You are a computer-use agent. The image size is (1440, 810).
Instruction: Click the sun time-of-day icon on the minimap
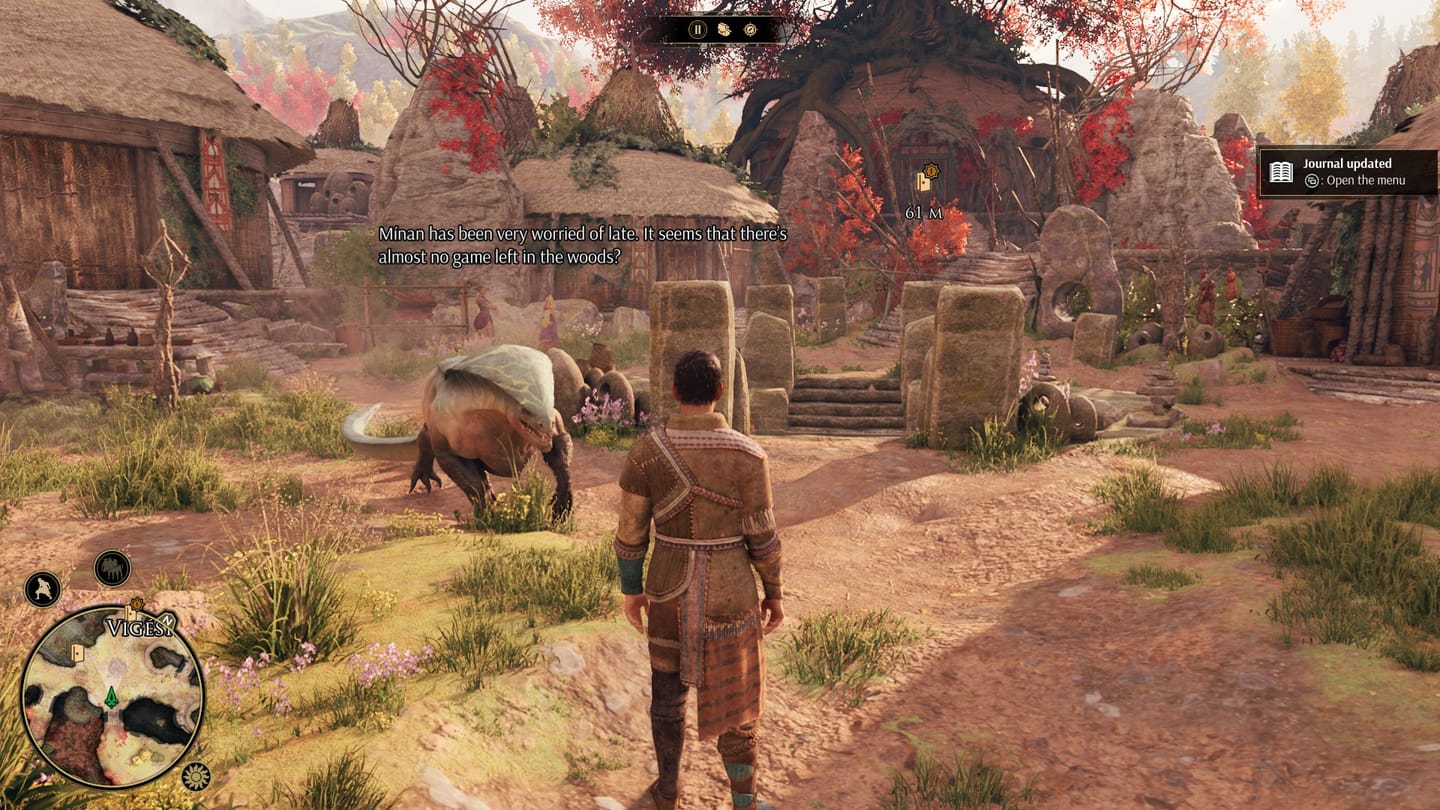click(195, 776)
